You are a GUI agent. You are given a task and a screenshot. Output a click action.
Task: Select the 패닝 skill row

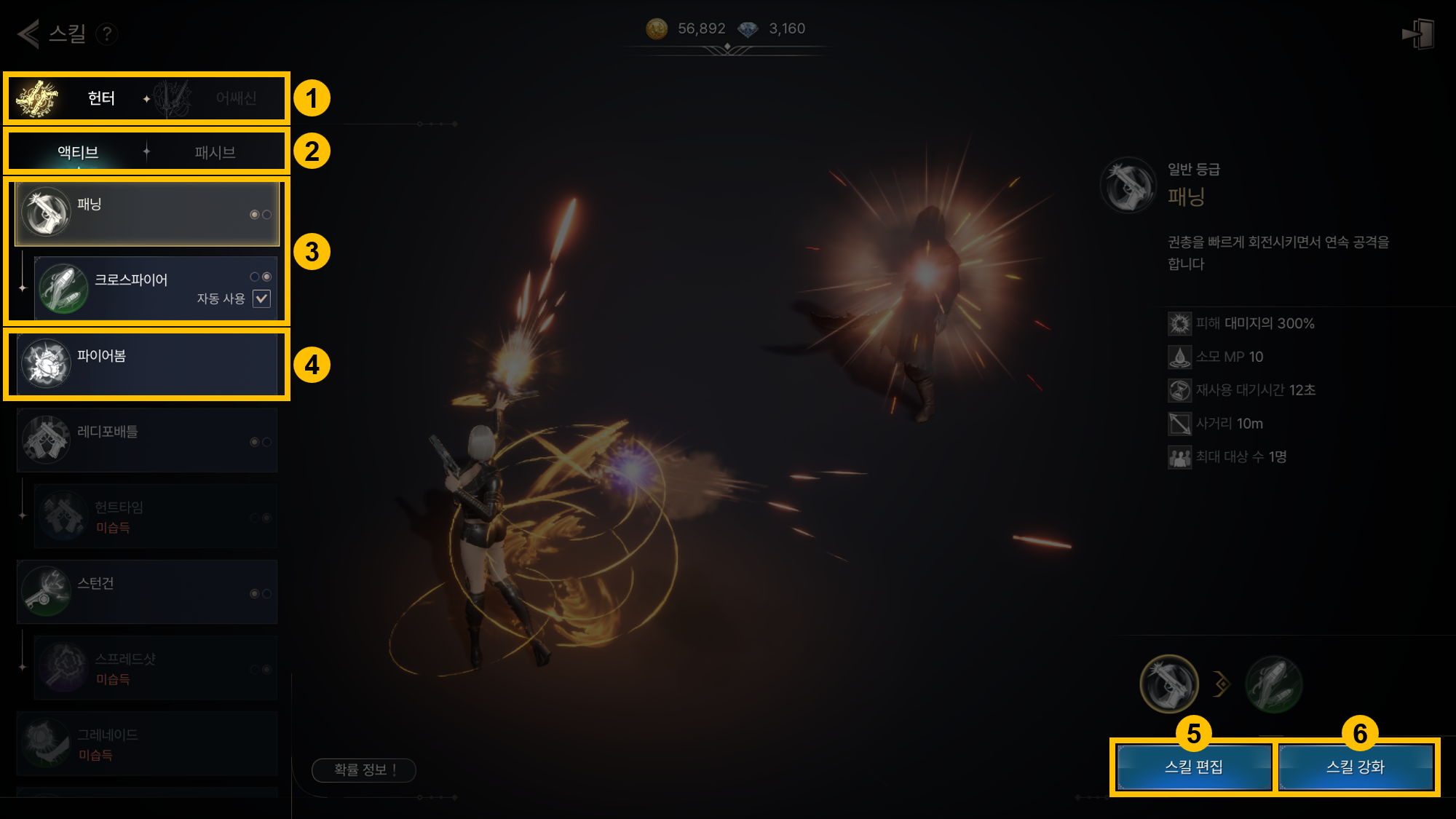point(147,213)
